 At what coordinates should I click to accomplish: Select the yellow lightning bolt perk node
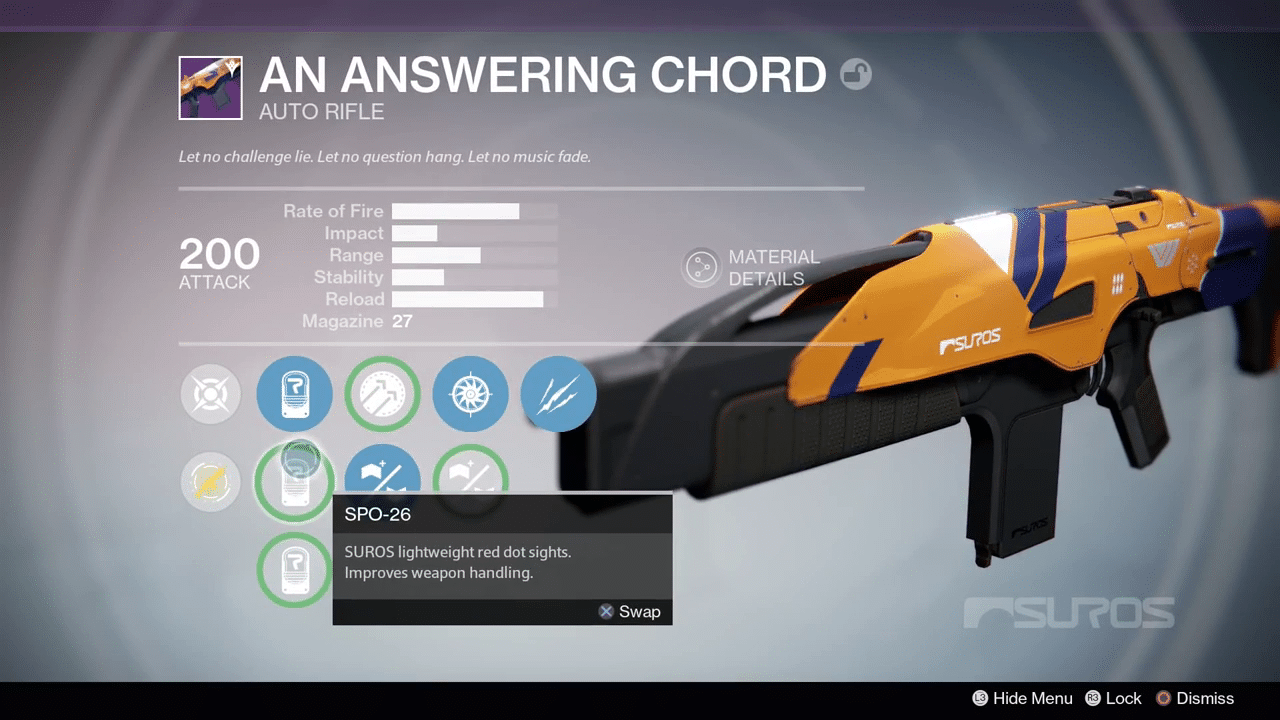pyautogui.click(x=211, y=482)
